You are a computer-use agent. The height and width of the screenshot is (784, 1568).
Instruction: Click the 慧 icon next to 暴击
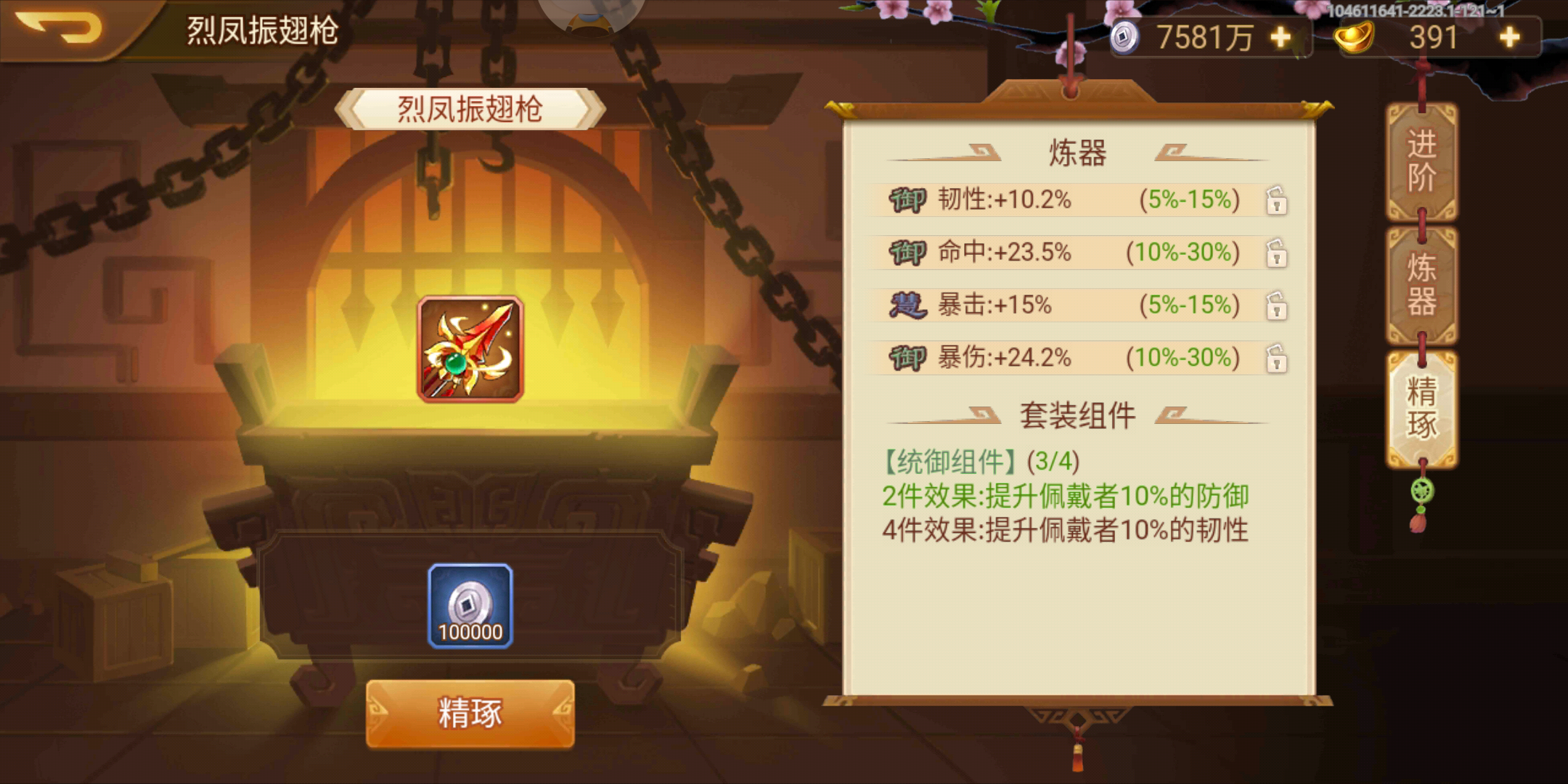tap(910, 306)
